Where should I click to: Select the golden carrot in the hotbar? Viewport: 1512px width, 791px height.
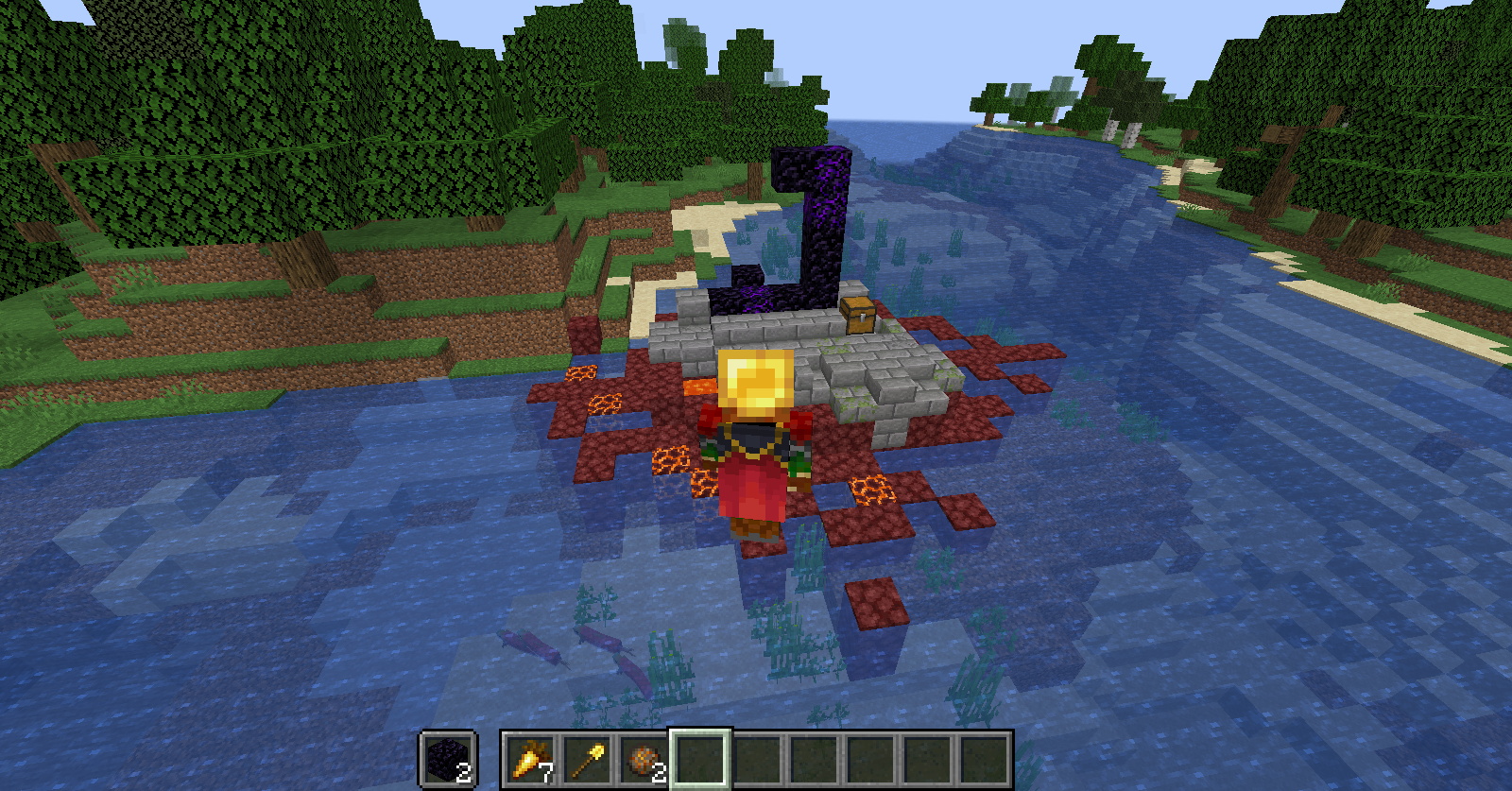point(529,761)
